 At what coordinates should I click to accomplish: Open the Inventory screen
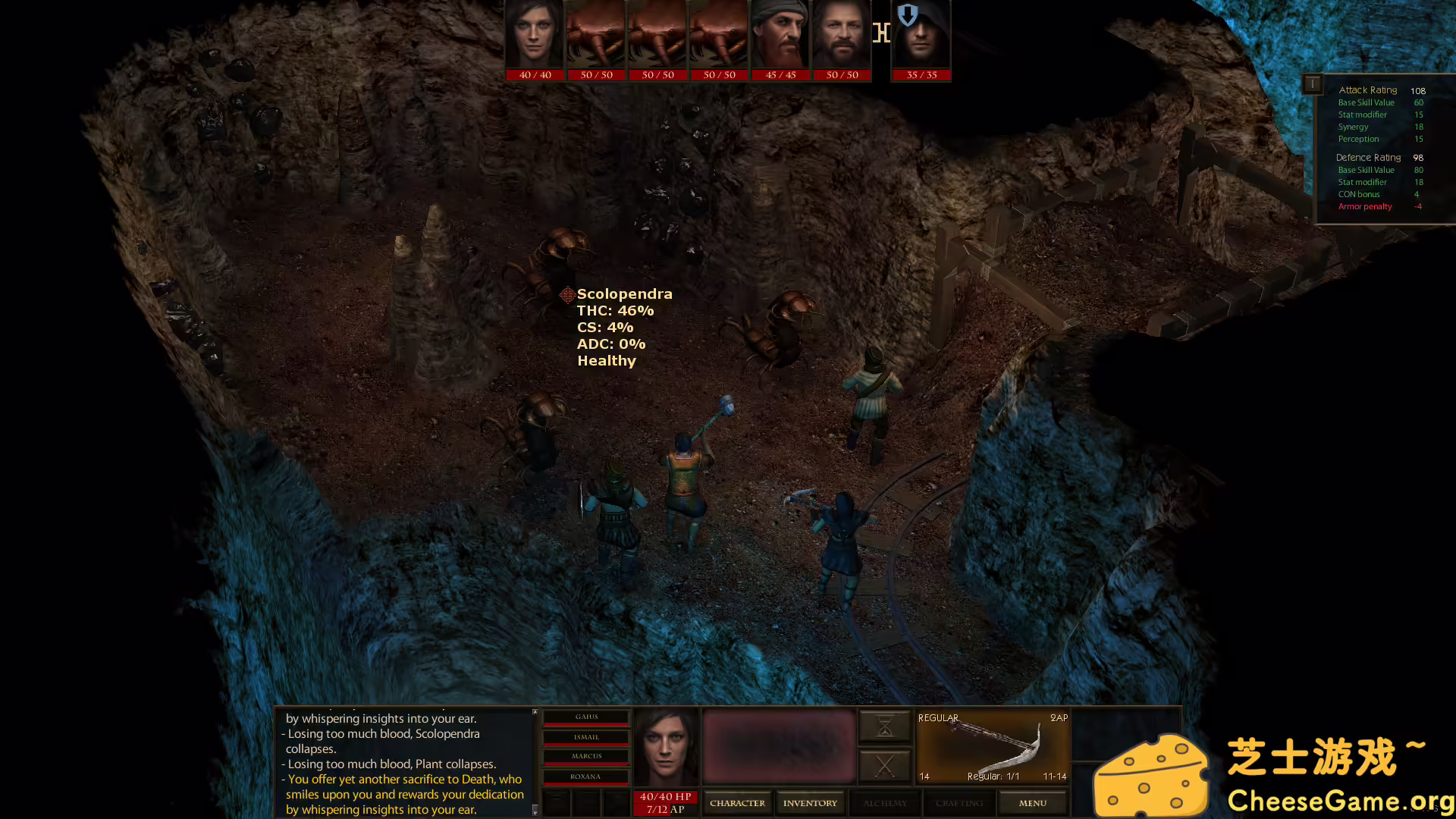coord(810,803)
